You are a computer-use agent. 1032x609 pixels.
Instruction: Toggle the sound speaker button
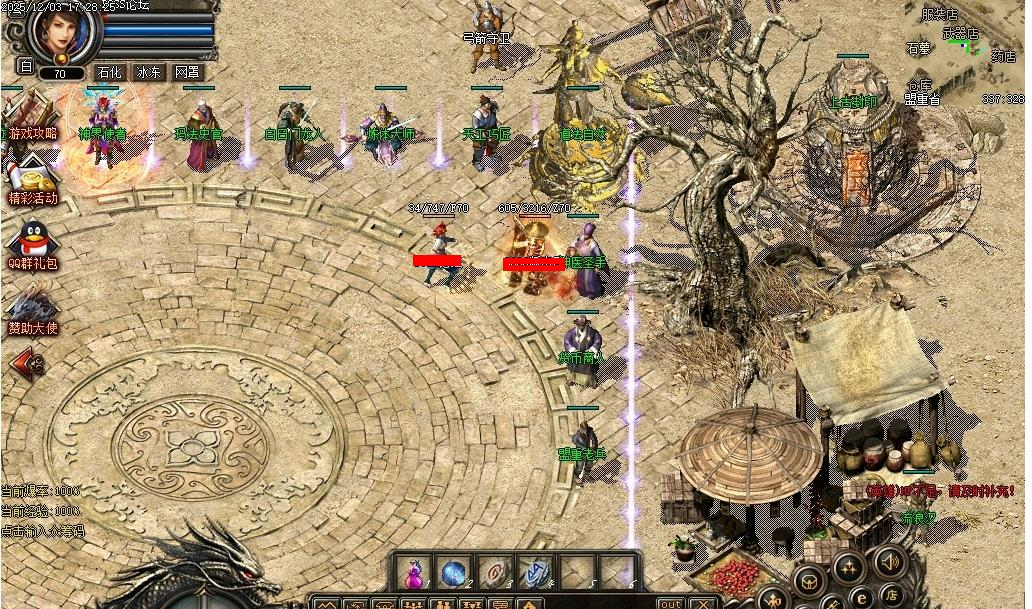click(889, 560)
